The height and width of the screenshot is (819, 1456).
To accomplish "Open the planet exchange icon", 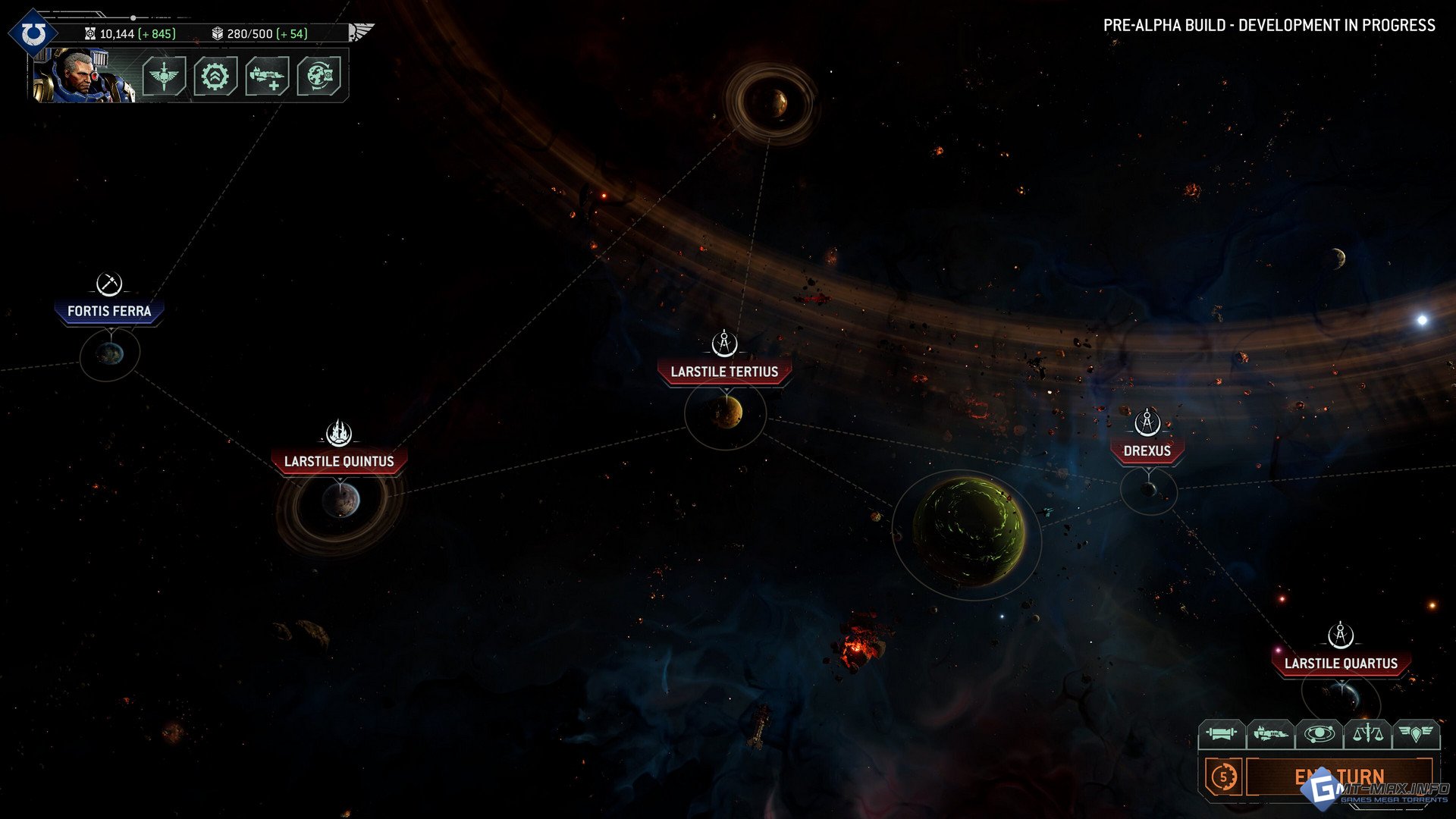I will coord(318,76).
